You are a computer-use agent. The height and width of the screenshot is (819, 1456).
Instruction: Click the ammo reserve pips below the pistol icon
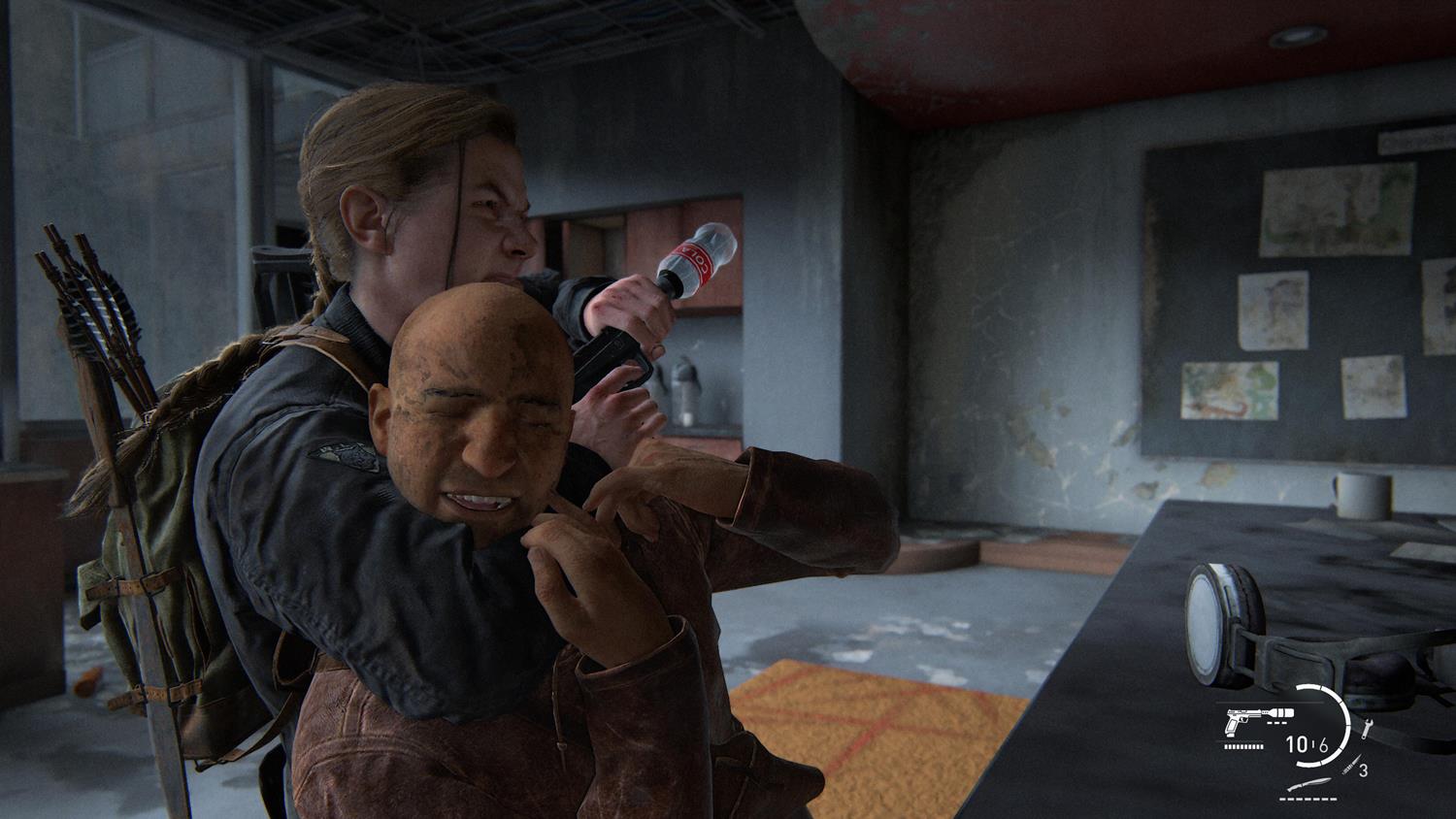point(1242,746)
